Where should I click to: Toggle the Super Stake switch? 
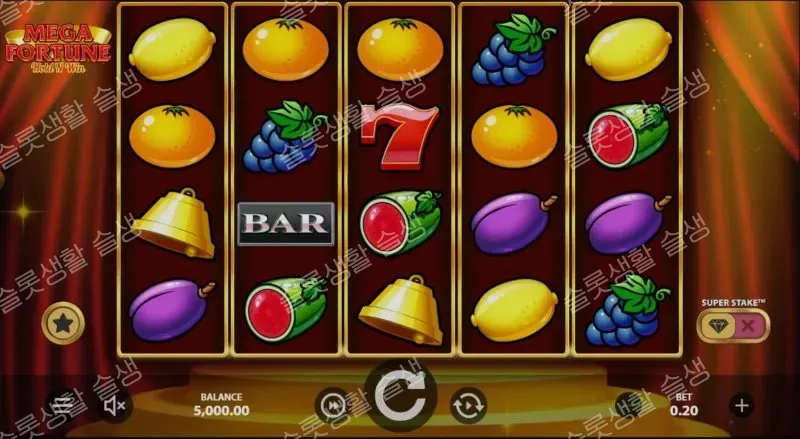732,326
